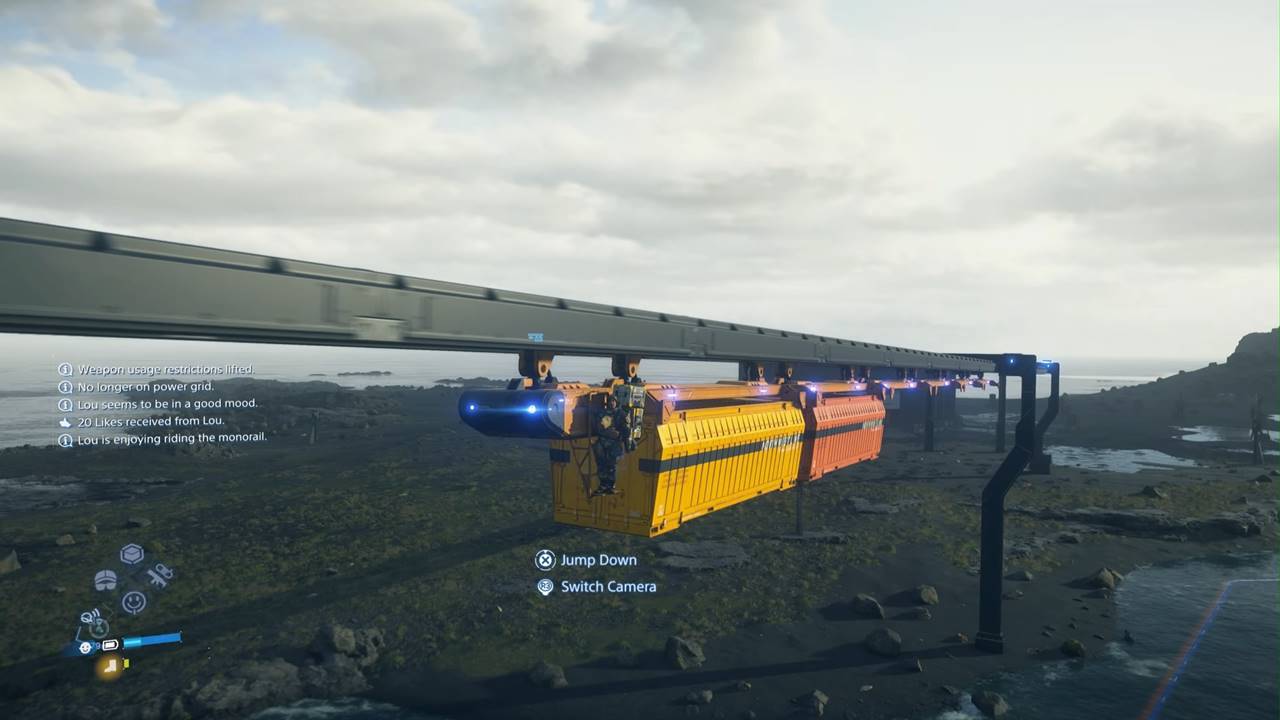Open the helmet equipment icon
This screenshot has height=720, width=1280.
[105, 580]
